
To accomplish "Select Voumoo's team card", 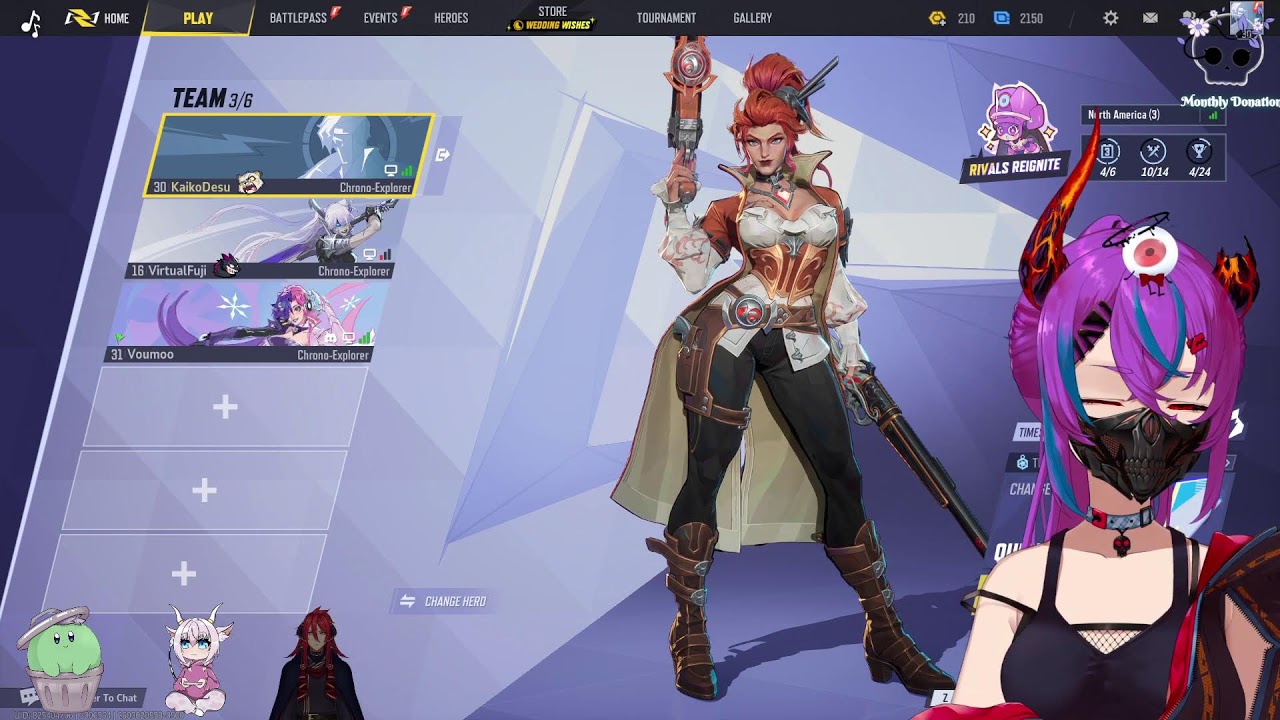I will pyautogui.click(x=245, y=322).
